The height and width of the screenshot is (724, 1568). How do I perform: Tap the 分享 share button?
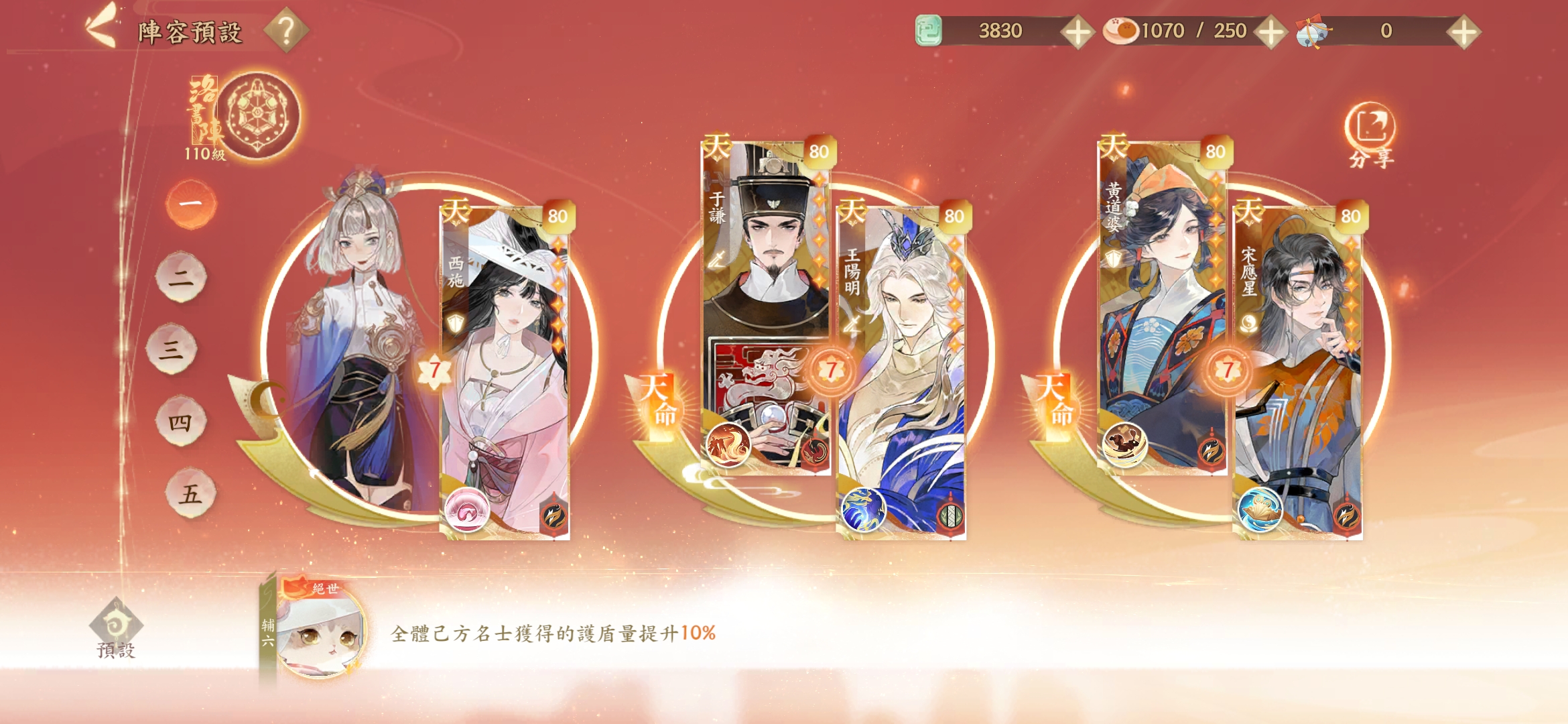coord(1370,134)
